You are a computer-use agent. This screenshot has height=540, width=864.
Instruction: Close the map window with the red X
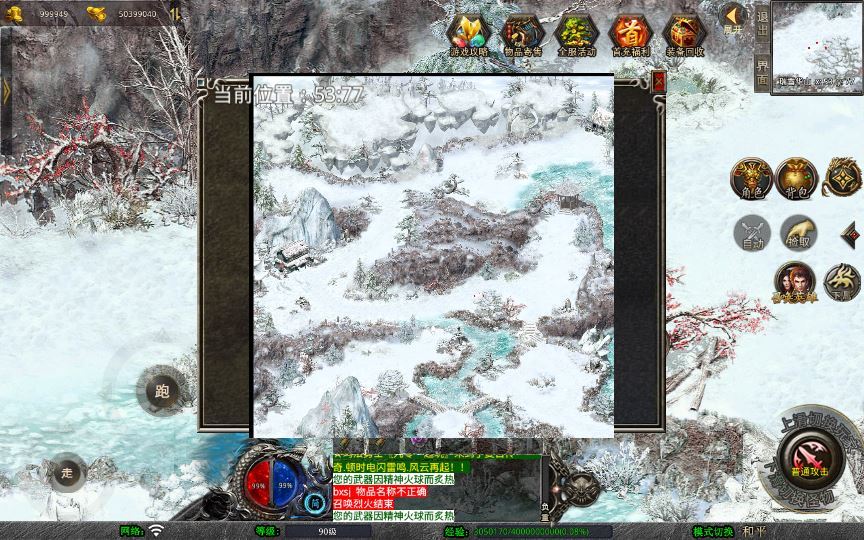[658, 83]
